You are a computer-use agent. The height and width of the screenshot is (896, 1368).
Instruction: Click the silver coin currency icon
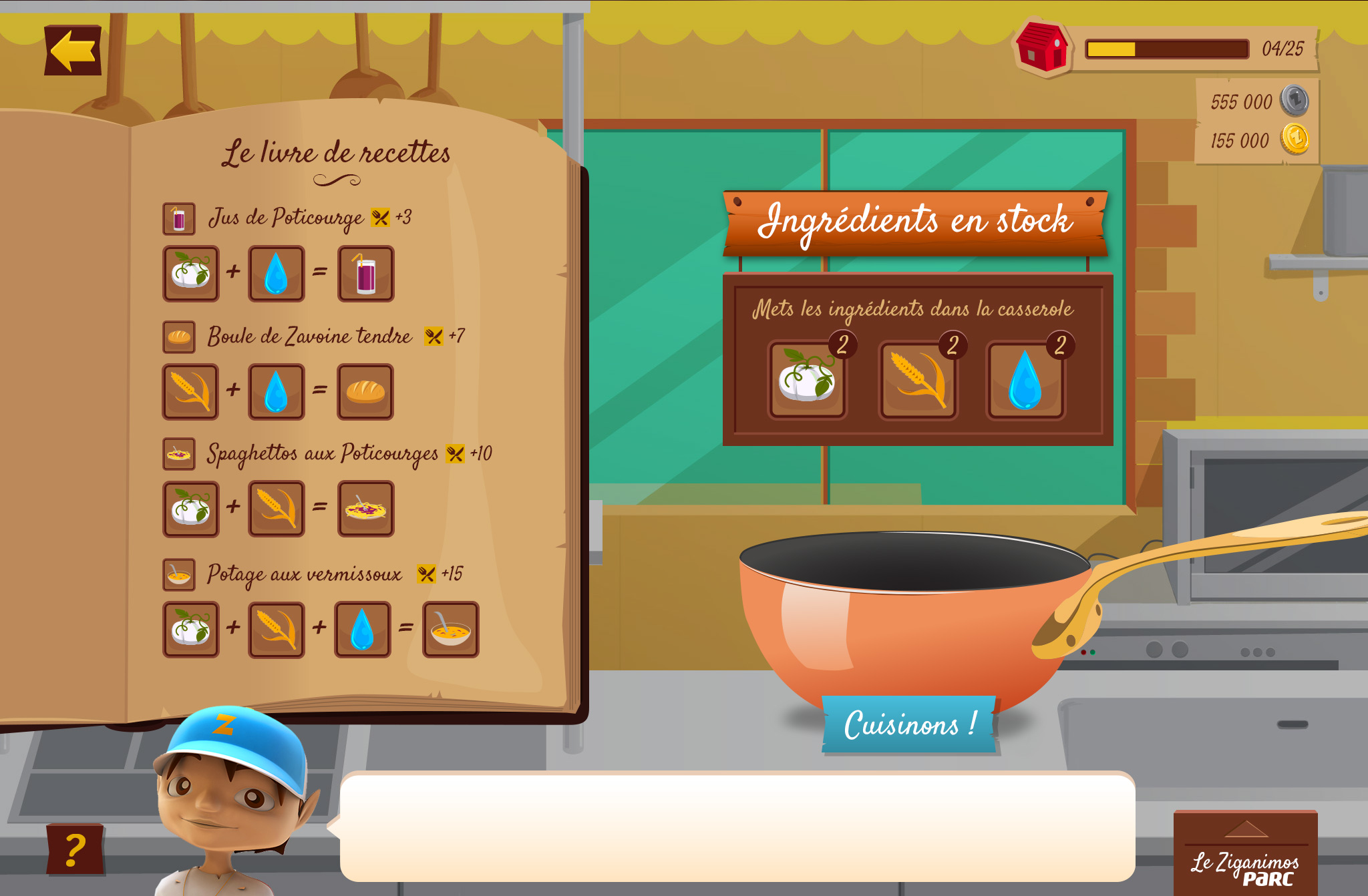pos(1295,101)
